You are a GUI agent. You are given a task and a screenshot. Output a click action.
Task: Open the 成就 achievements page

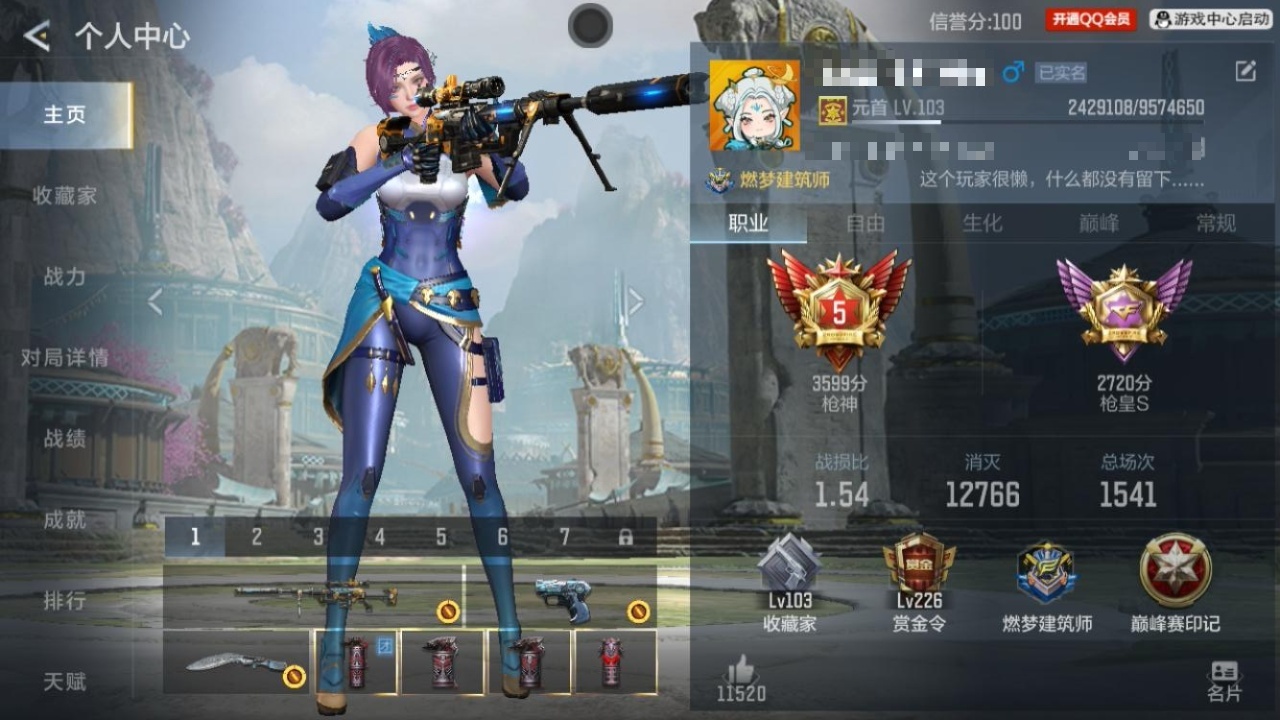coord(65,520)
